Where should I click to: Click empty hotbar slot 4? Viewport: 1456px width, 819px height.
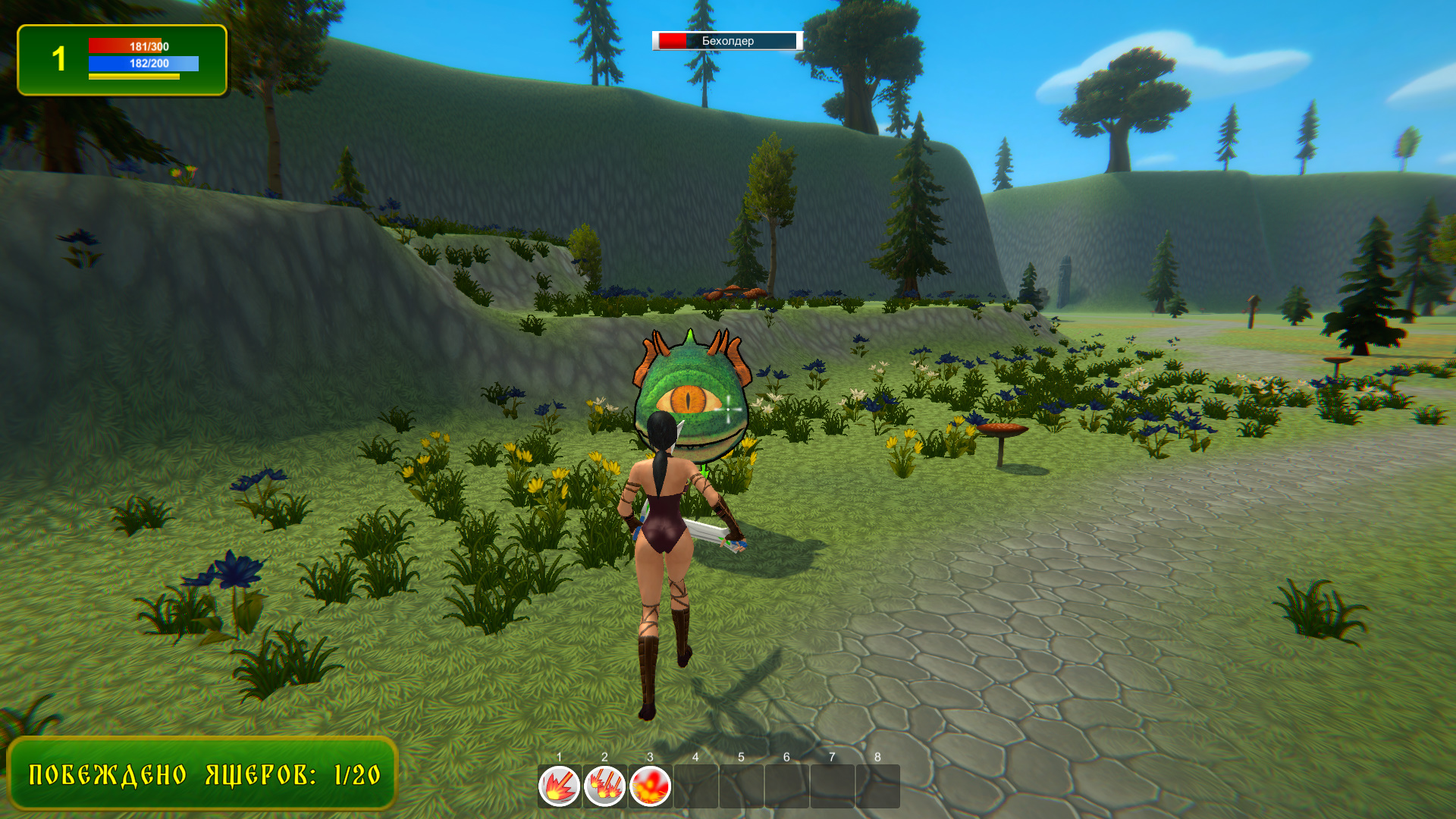pyautogui.click(x=696, y=787)
